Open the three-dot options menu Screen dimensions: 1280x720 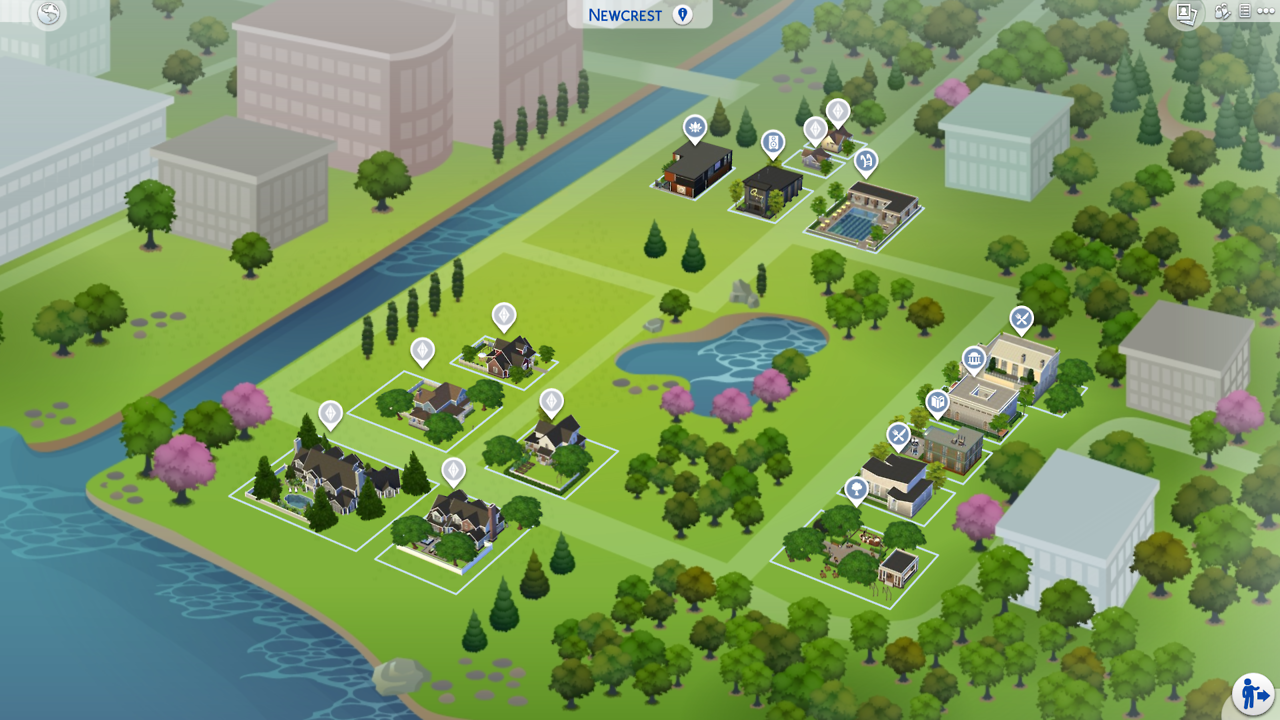tap(1266, 12)
